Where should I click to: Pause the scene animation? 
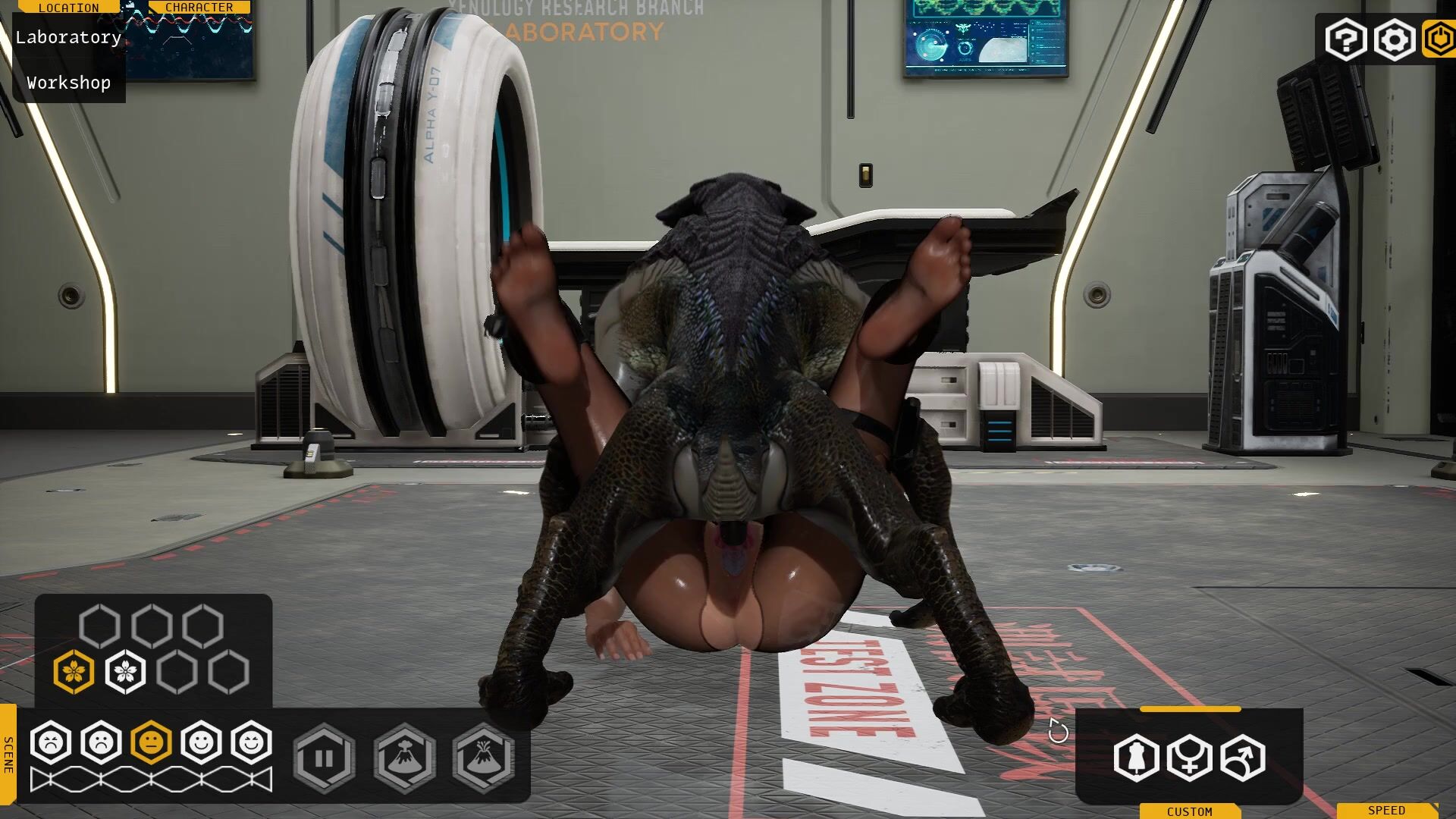point(324,758)
